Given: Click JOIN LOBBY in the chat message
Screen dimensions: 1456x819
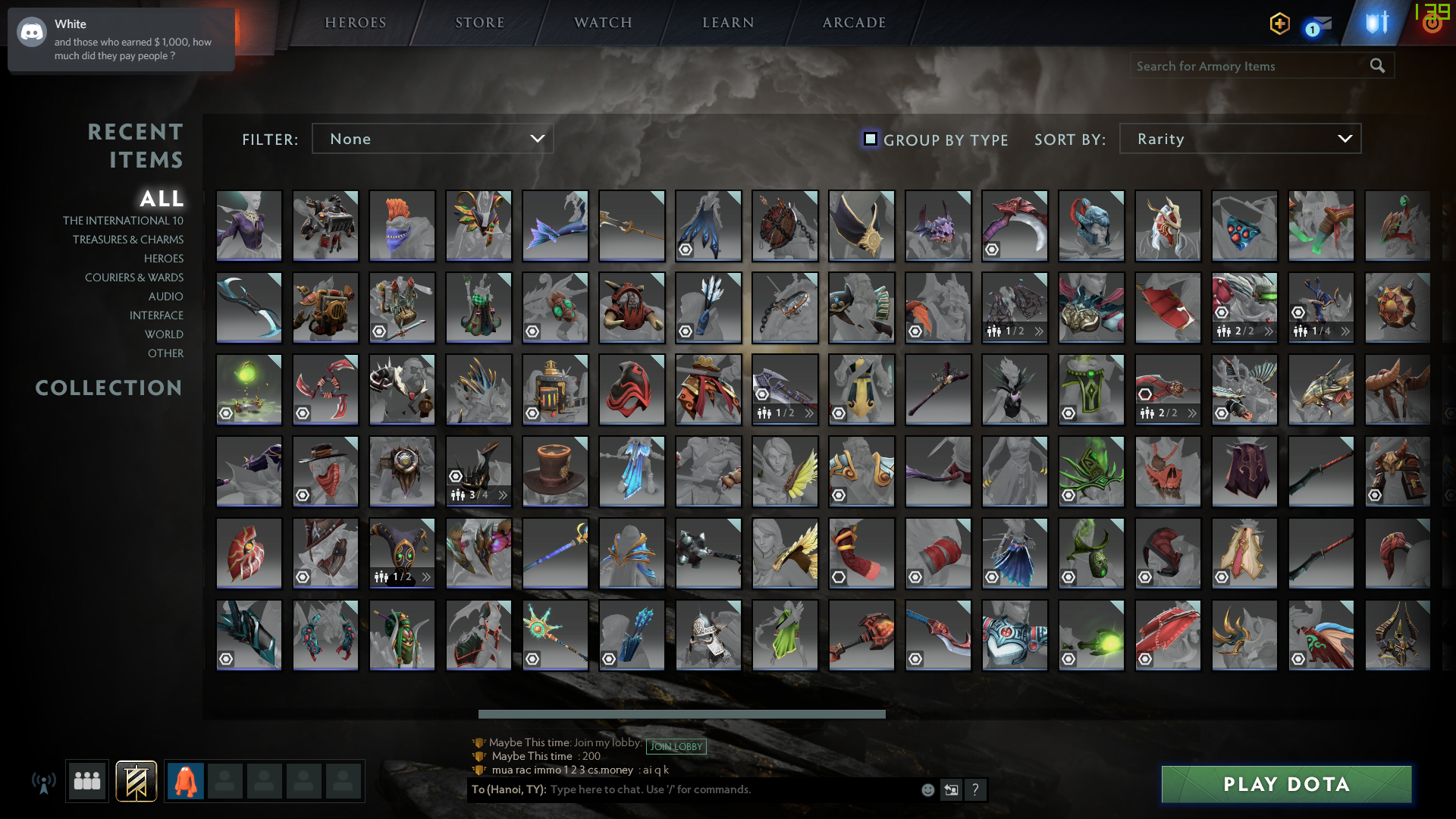Looking at the screenshot, I should click(676, 746).
